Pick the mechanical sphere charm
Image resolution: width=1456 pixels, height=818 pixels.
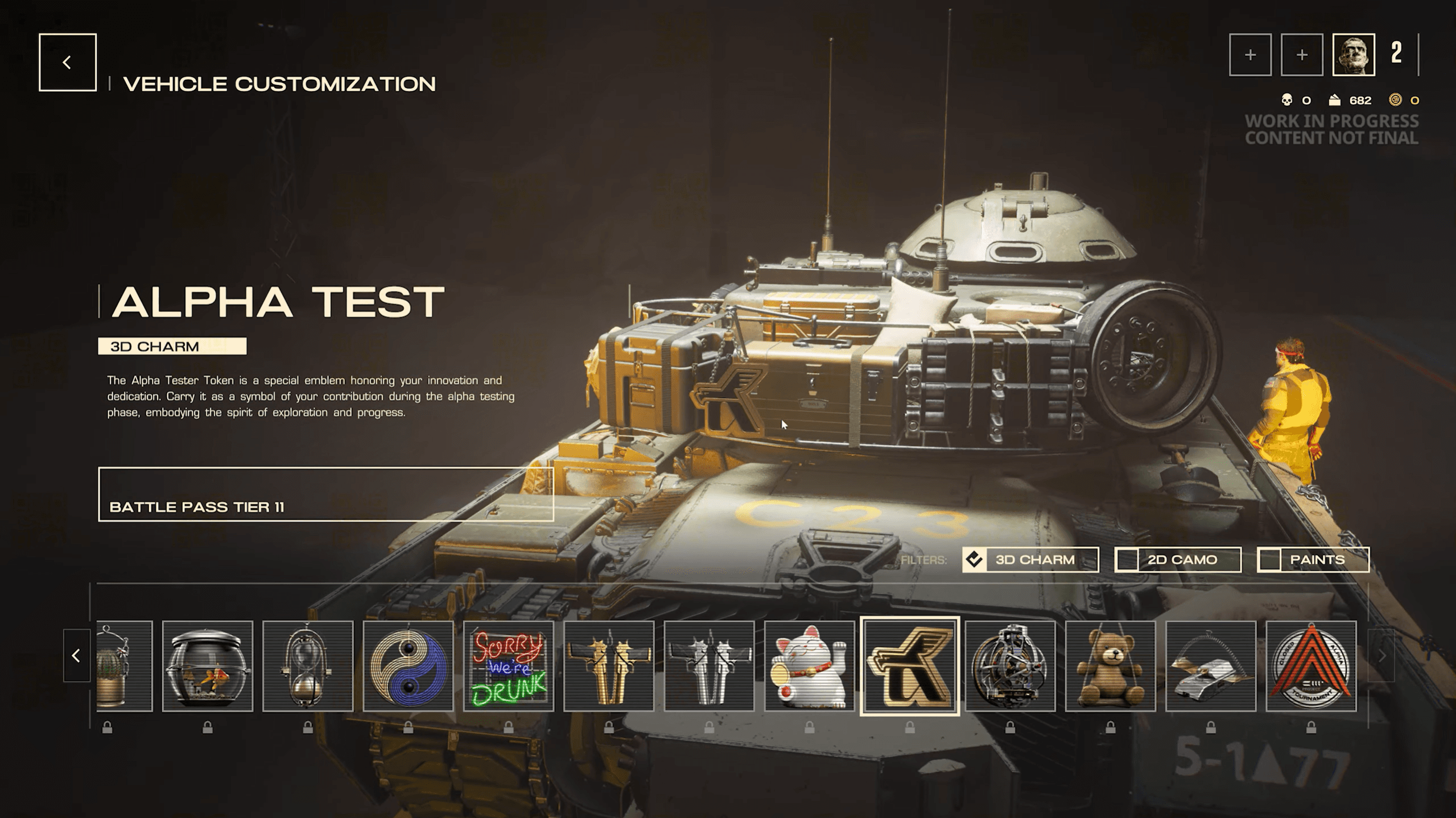tap(1010, 665)
